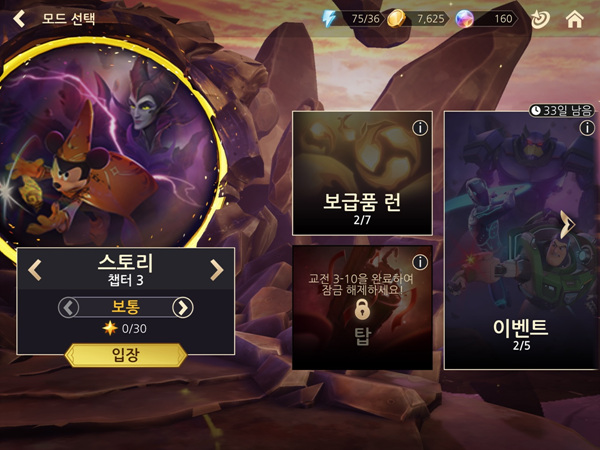Open the 보급품 런 mode tile
600x450 pixels.
(x=362, y=172)
